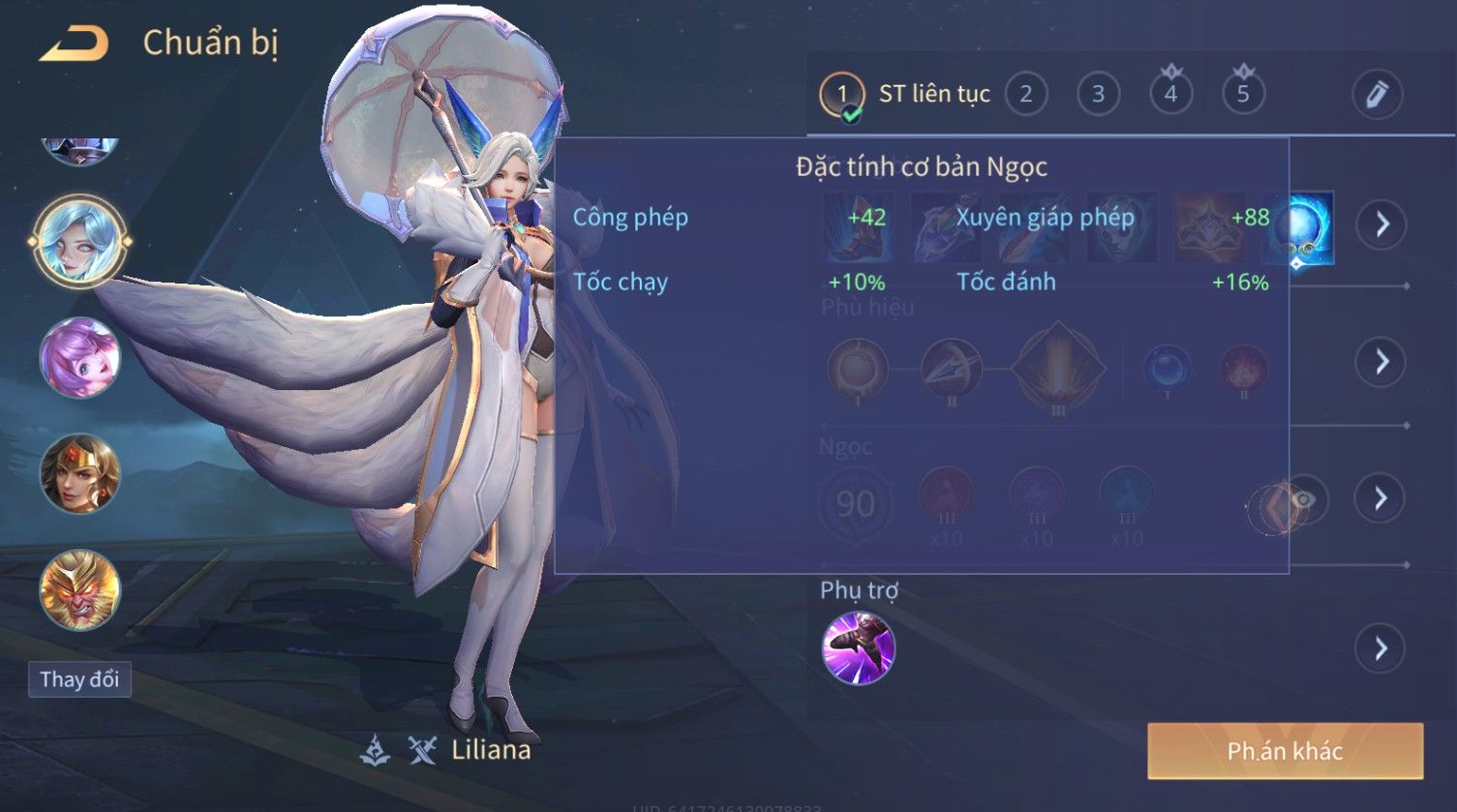Choose the golden monkey hero portrait

pos(79,590)
